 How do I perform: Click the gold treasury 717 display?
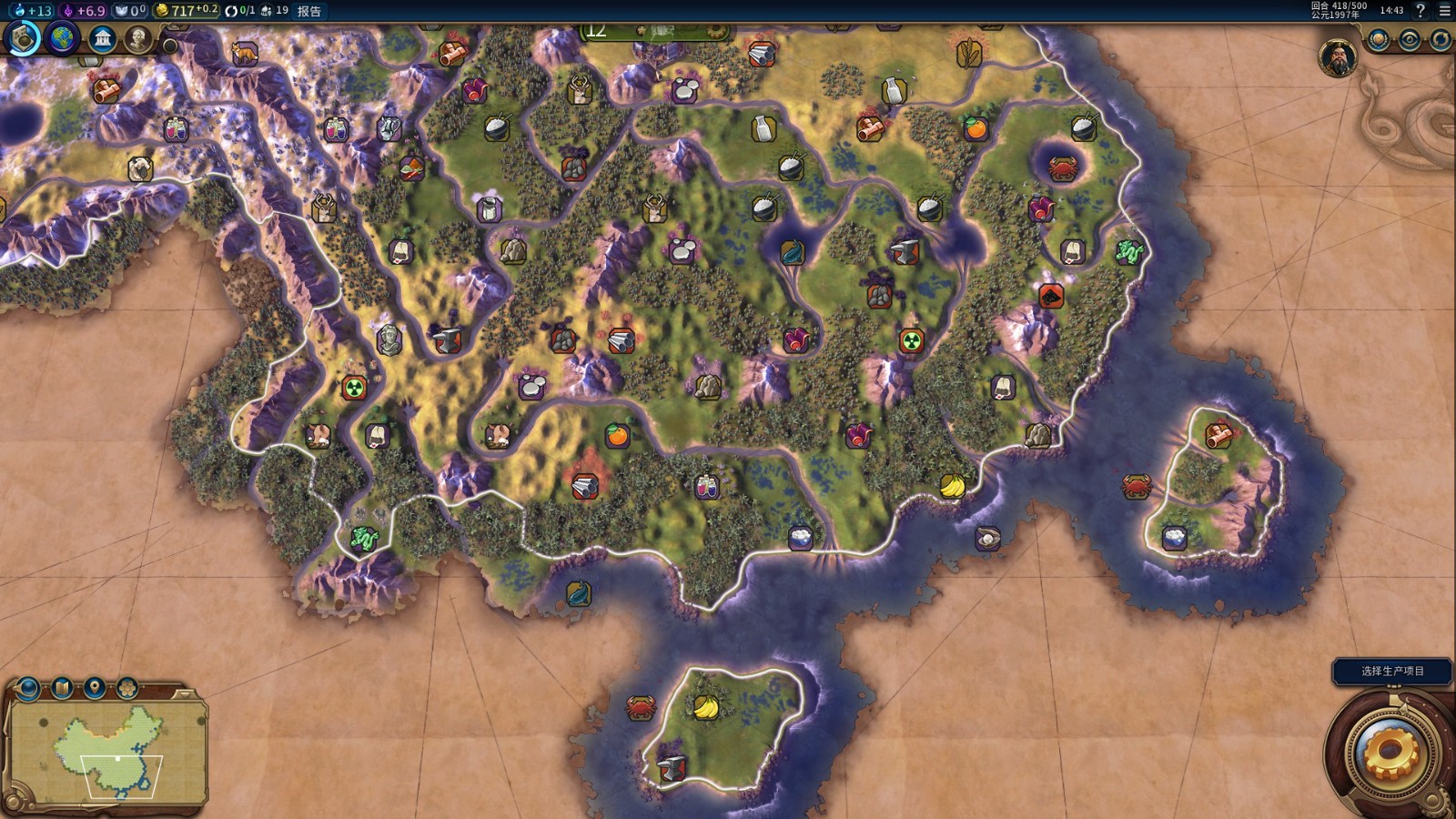[187, 11]
